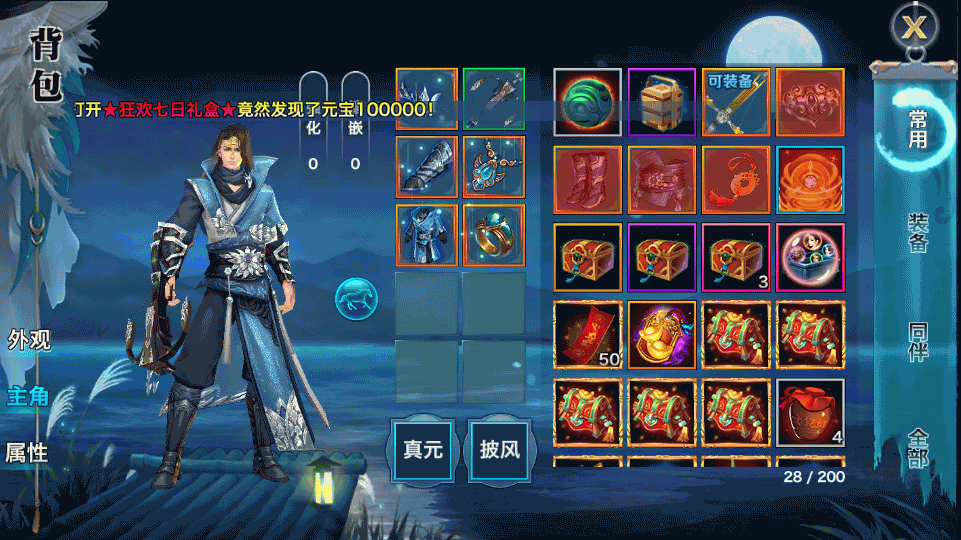The height and width of the screenshot is (540, 961).
Task: Select the equipped gold ring slot
Action: click(494, 236)
